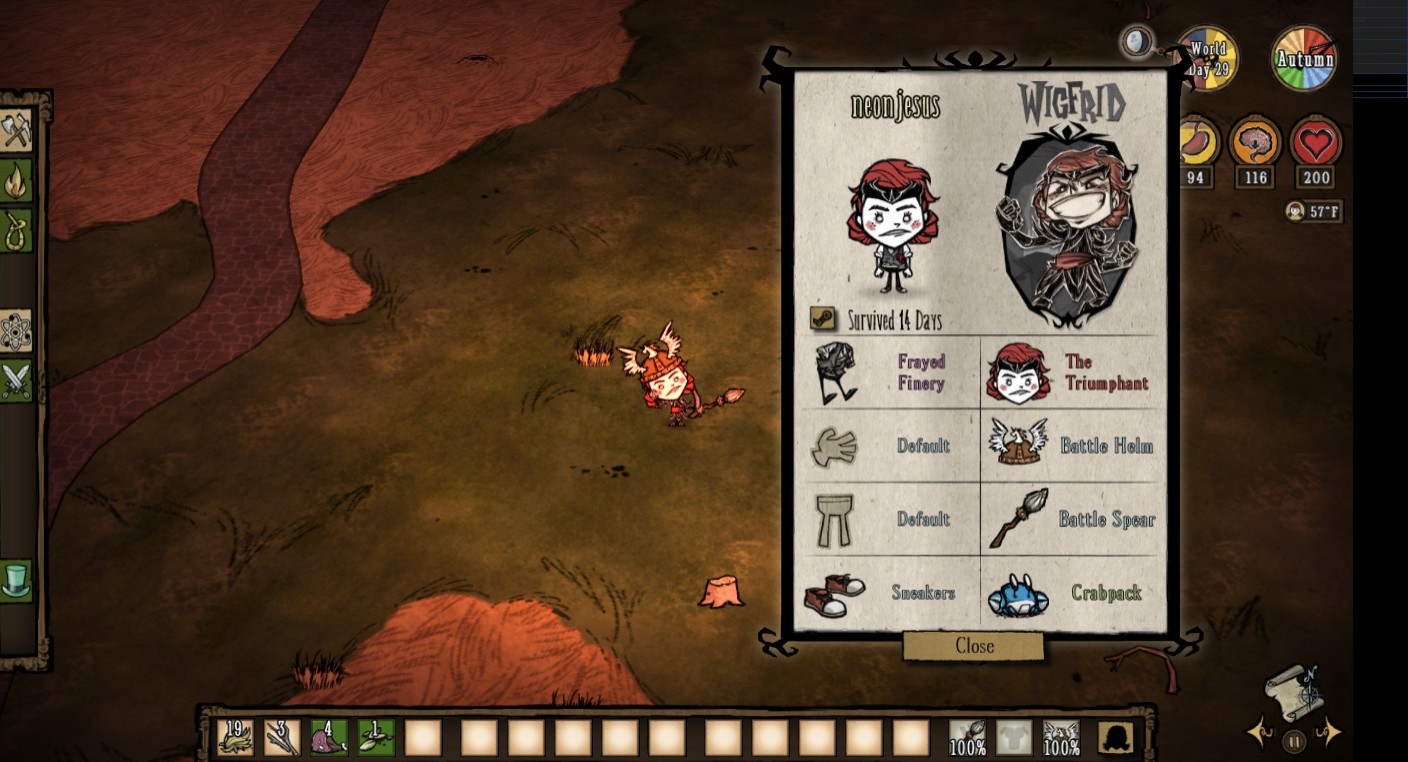Select the Crabpack skin entry
The width and height of the screenshot is (1408, 762).
coord(1072,593)
